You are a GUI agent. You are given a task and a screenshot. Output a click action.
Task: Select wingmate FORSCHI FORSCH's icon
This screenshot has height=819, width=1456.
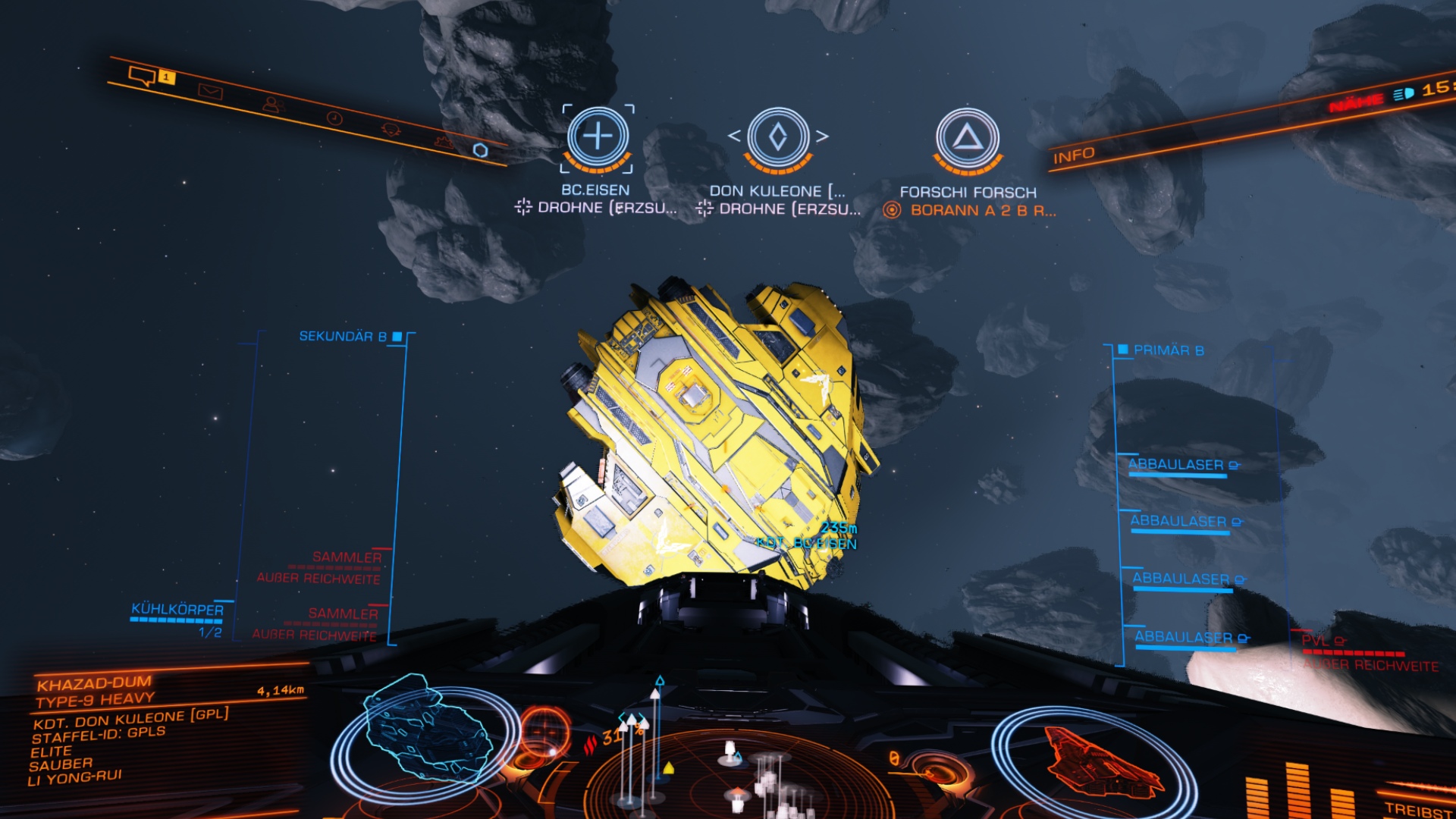tap(967, 138)
